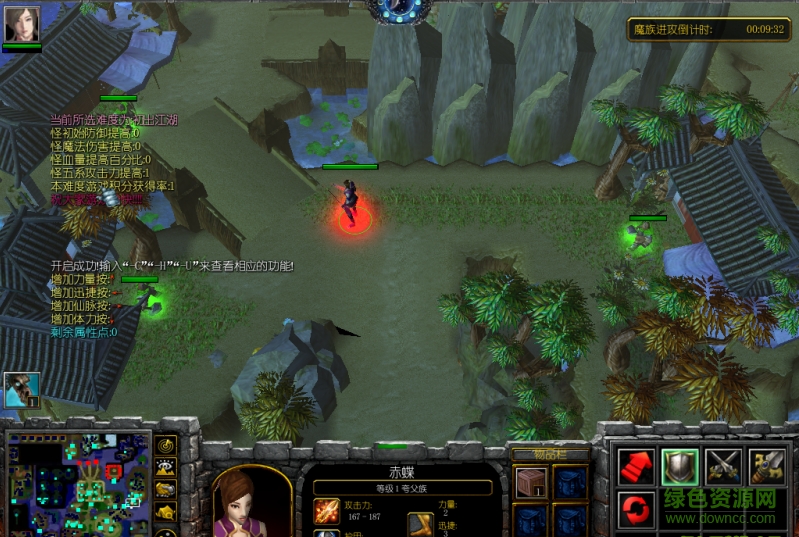Toggle minimap terrain display with the eye button

166,467
